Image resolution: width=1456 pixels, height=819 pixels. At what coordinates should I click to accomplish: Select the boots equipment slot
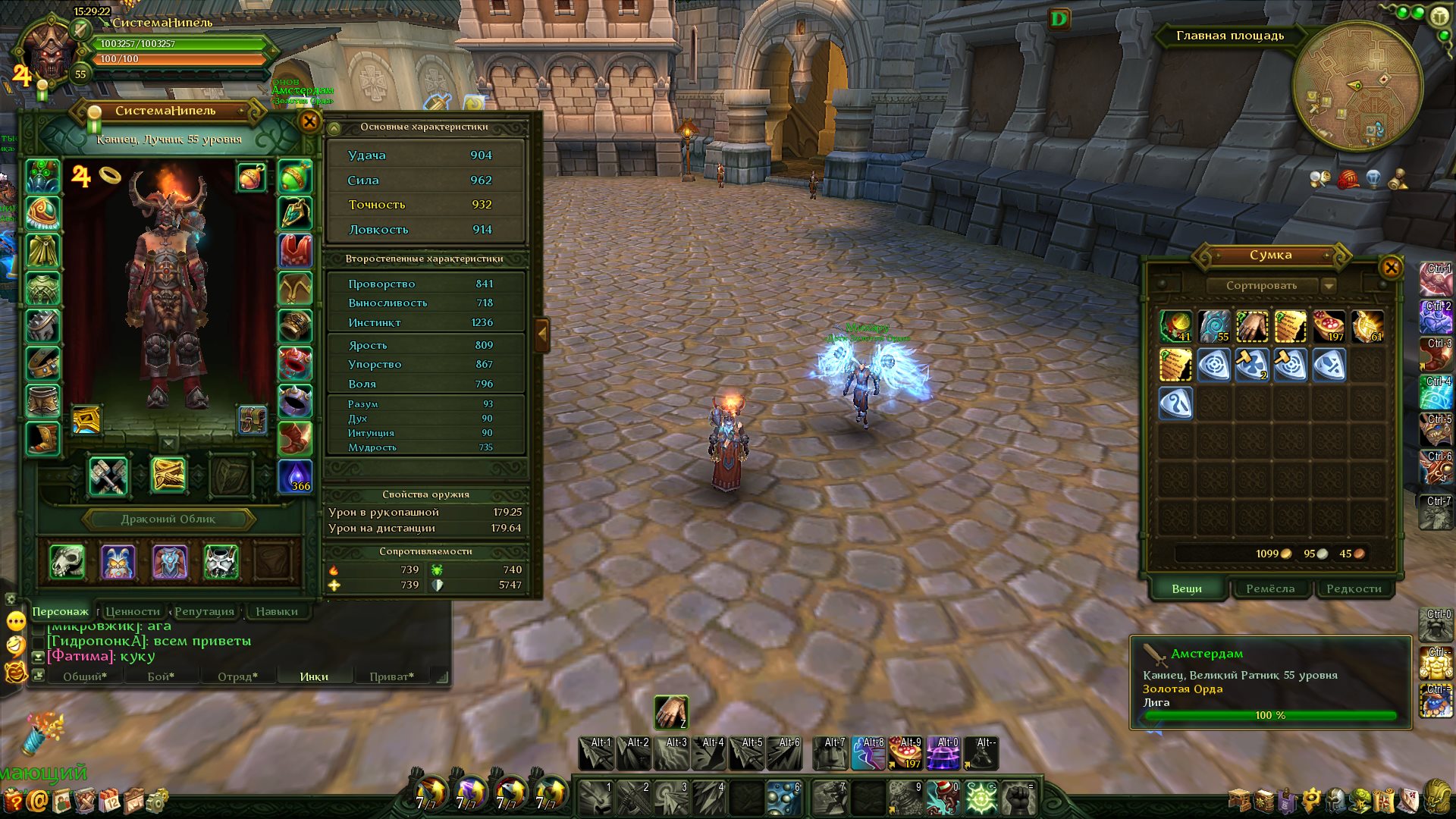[42, 438]
